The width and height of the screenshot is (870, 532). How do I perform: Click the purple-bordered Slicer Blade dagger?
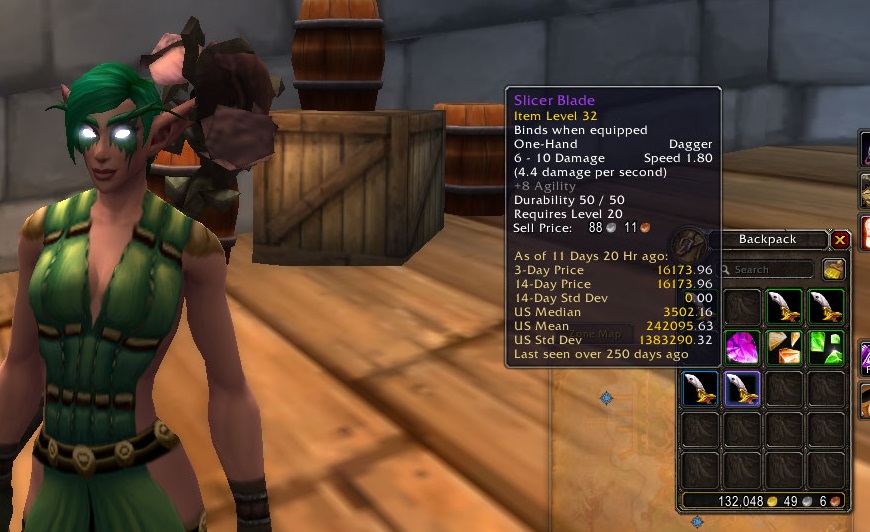742,389
